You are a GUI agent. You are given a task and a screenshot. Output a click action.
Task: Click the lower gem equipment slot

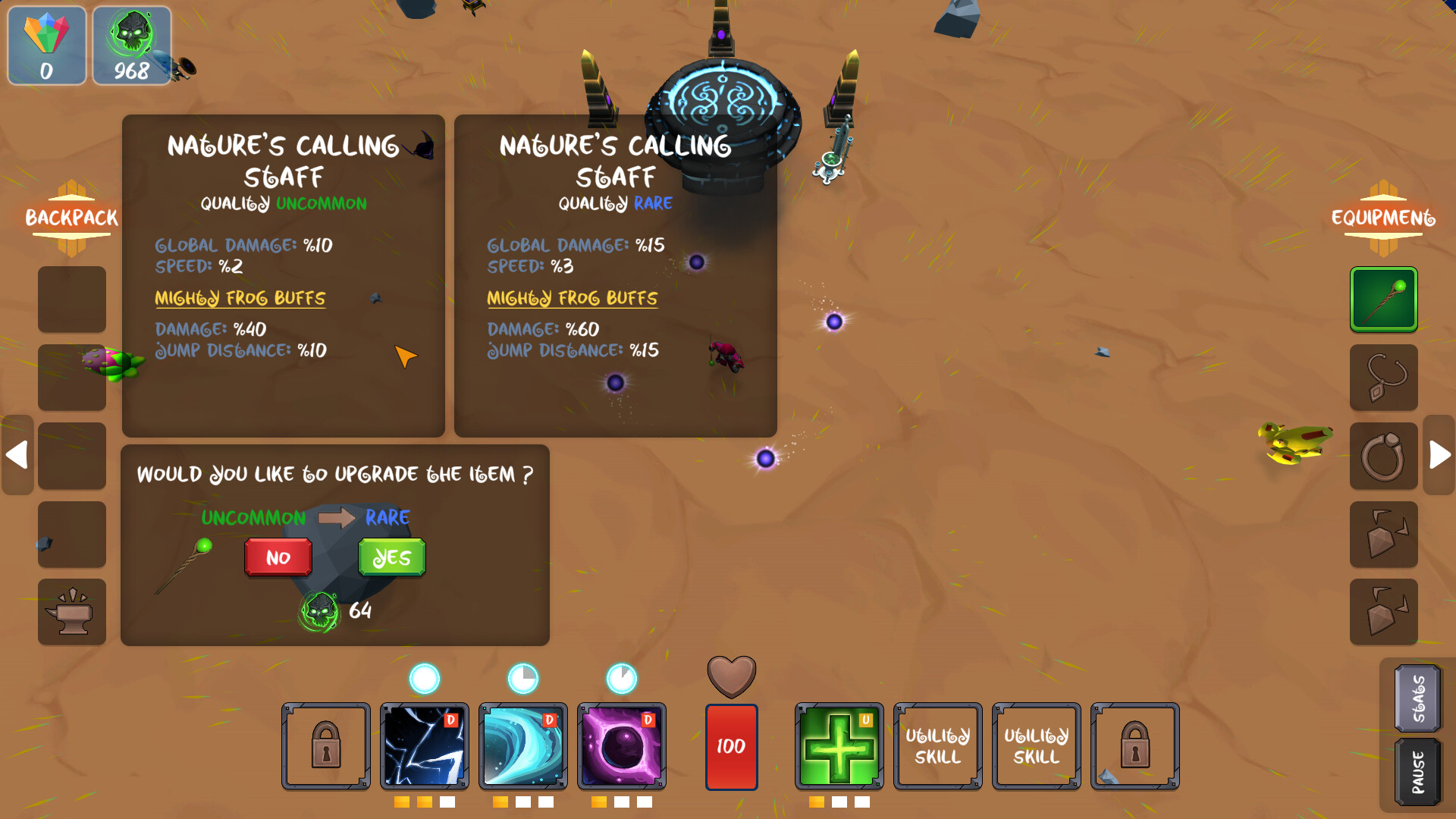tap(1383, 613)
